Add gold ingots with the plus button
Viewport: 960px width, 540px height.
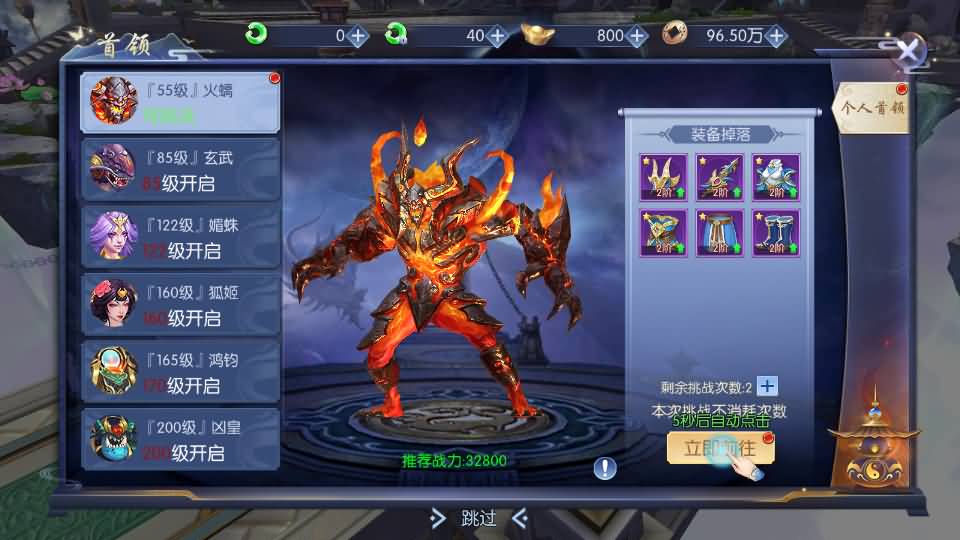click(x=637, y=36)
